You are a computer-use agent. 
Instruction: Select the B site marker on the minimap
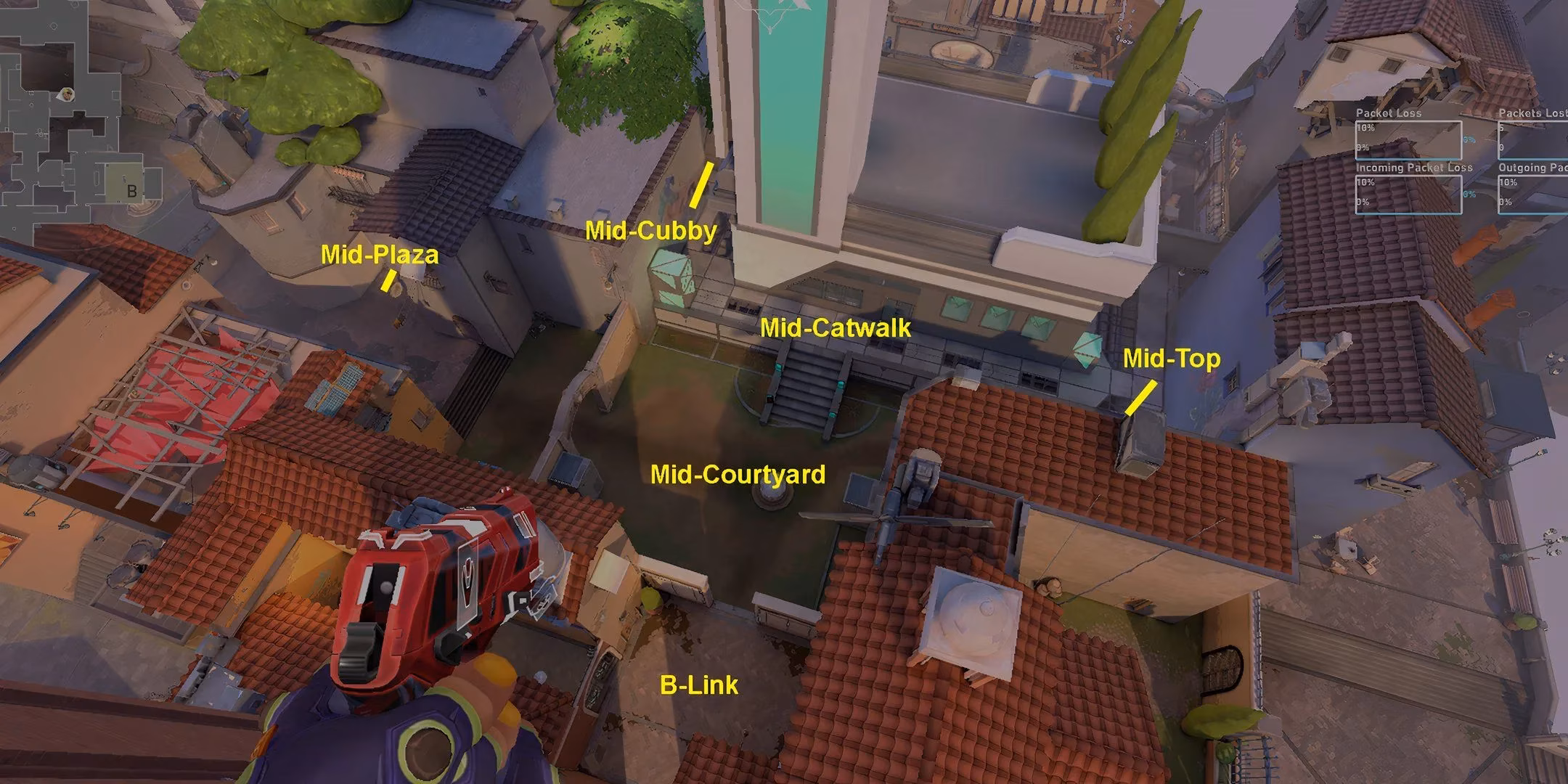(x=131, y=190)
